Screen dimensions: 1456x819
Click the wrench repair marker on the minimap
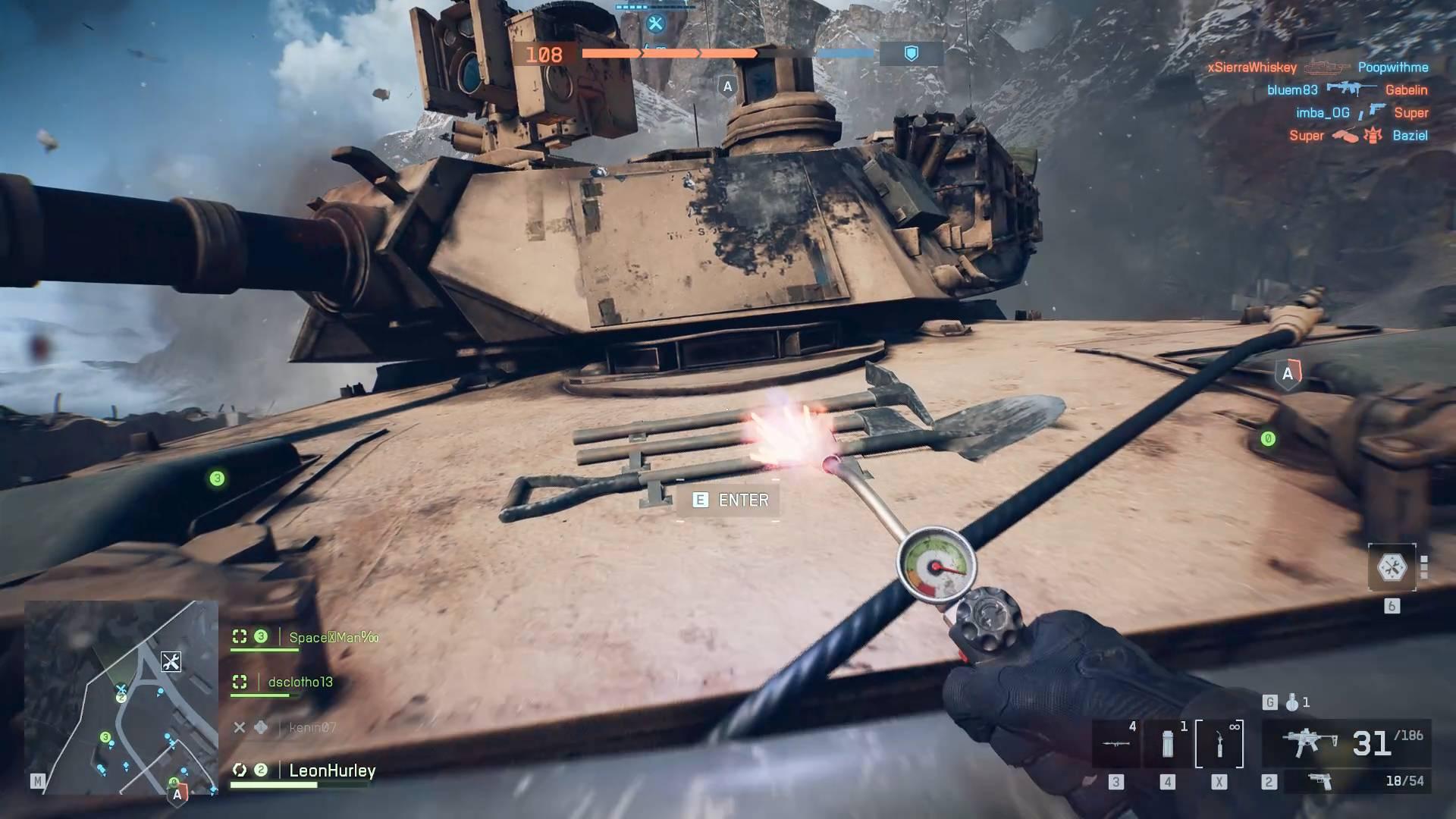coord(171,661)
